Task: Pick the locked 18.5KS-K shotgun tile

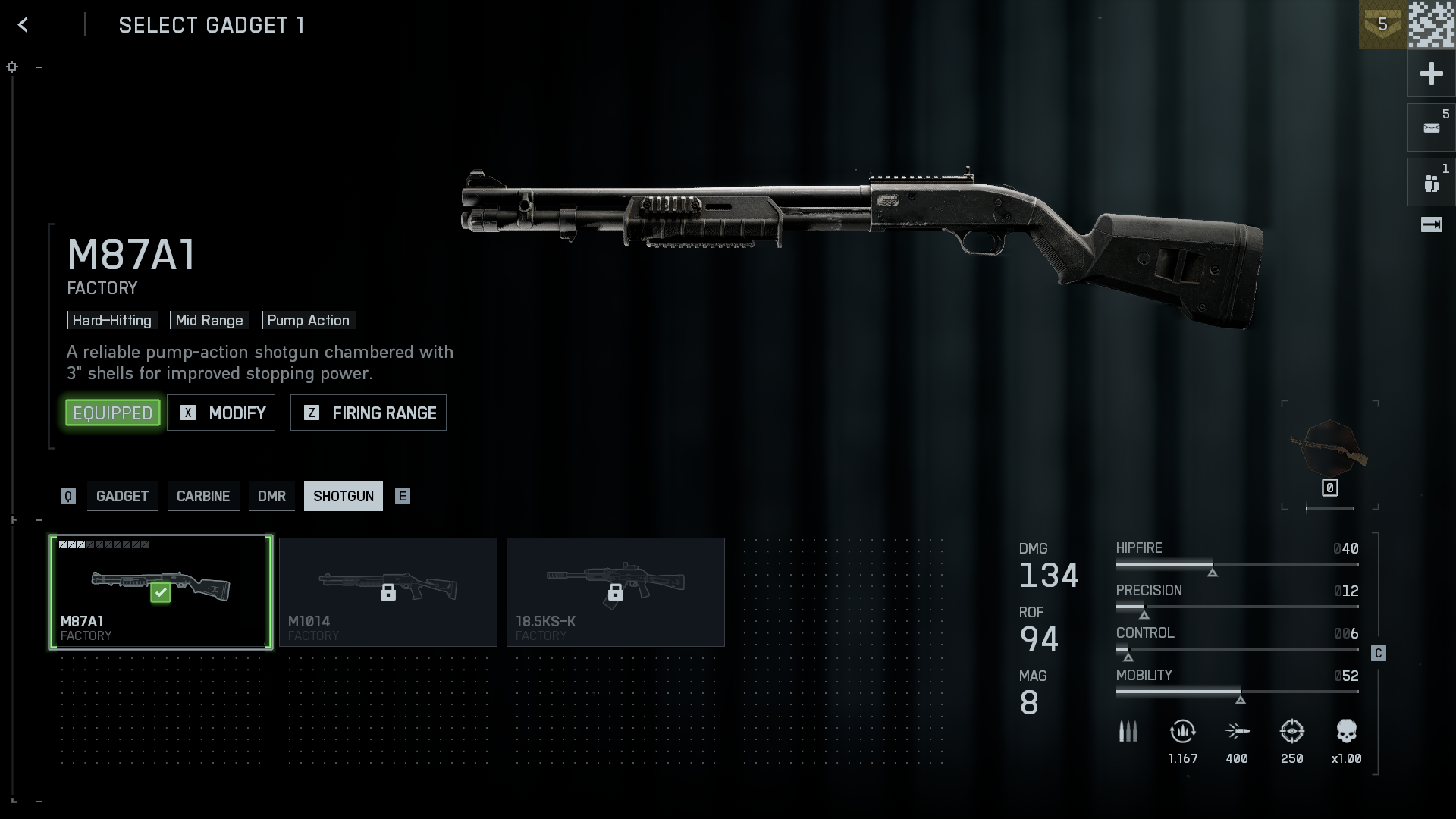Action: click(616, 592)
